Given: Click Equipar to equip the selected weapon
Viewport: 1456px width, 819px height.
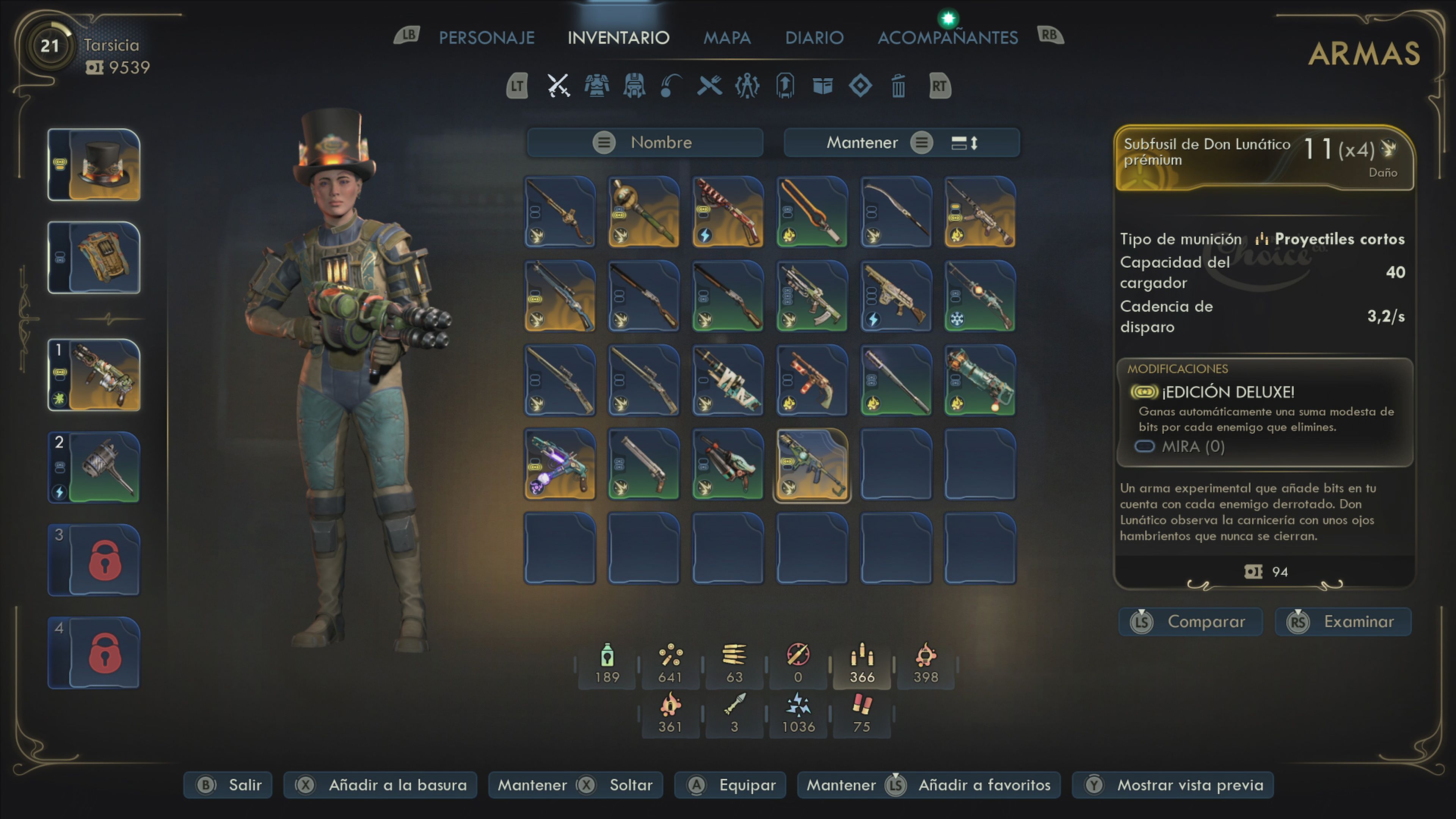Looking at the screenshot, I should coord(730,785).
